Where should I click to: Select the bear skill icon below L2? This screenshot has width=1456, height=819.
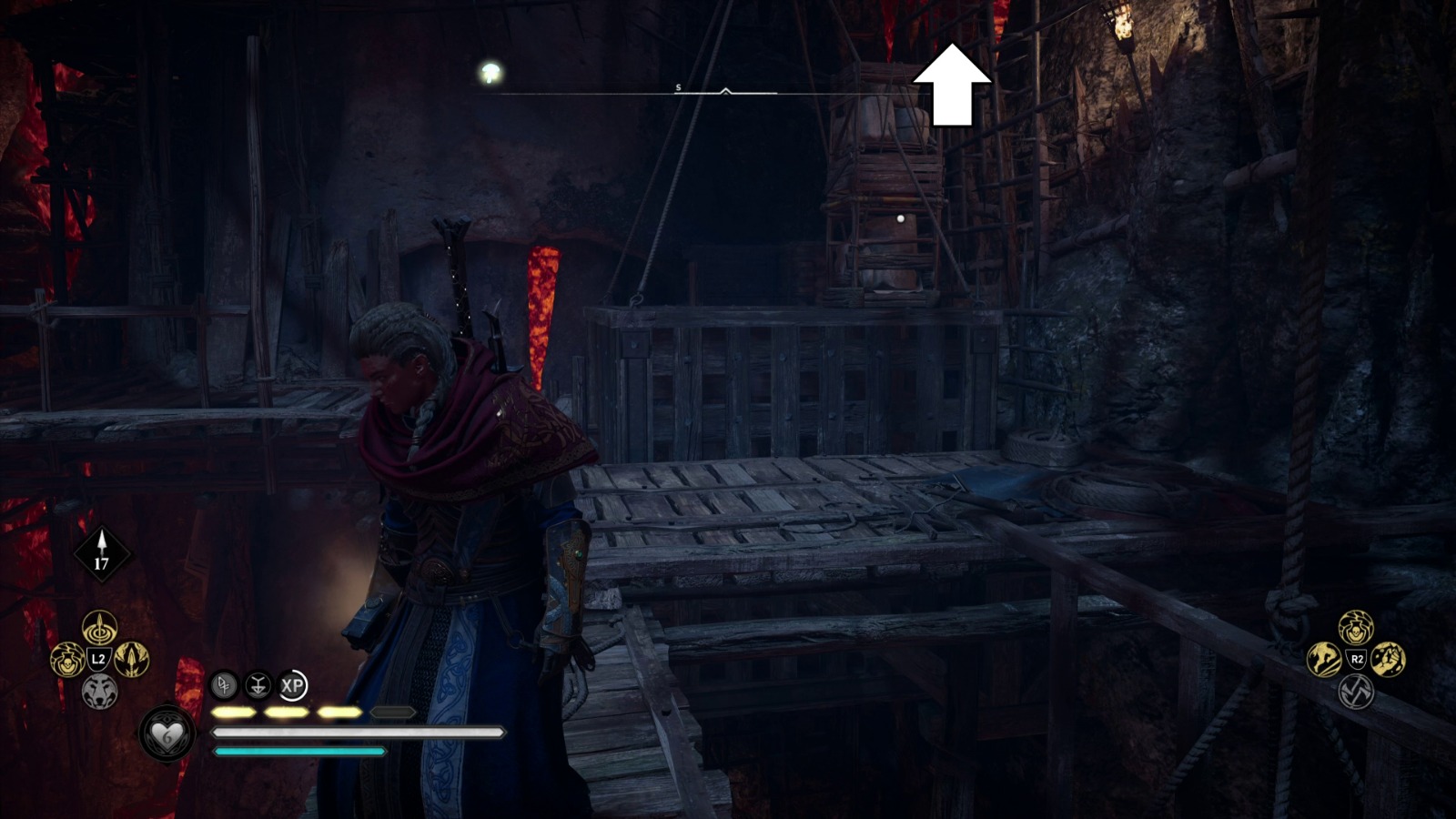tap(98, 690)
